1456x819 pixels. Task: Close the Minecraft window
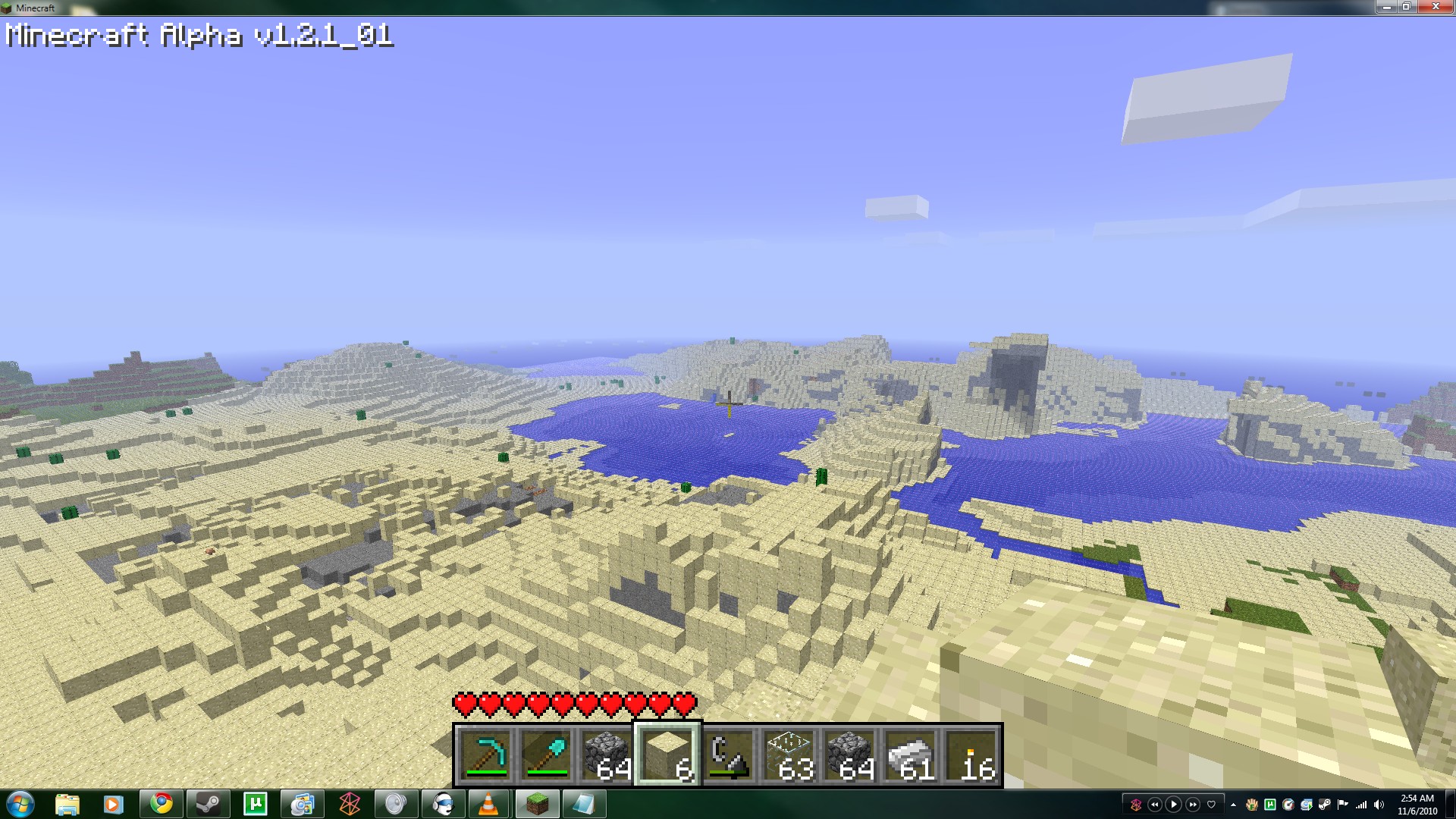pyautogui.click(x=1435, y=7)
